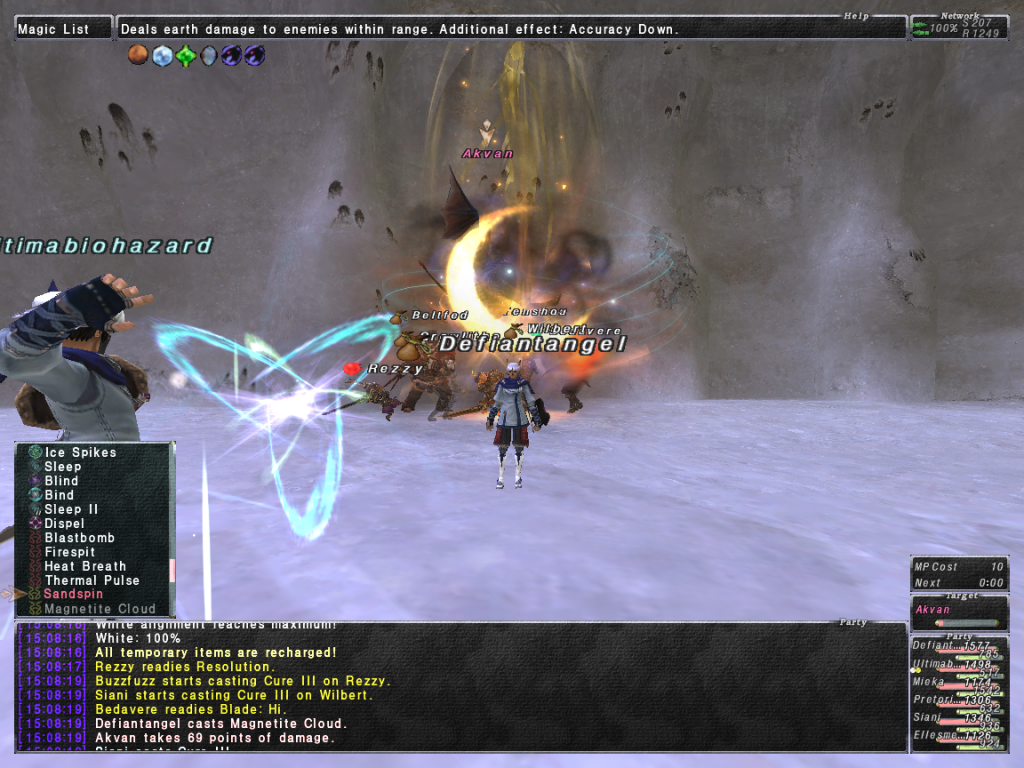This screenshot has height=768, width=1024.
Task: Click the ice-blue crystal status icon
Action: coord(162,56)
